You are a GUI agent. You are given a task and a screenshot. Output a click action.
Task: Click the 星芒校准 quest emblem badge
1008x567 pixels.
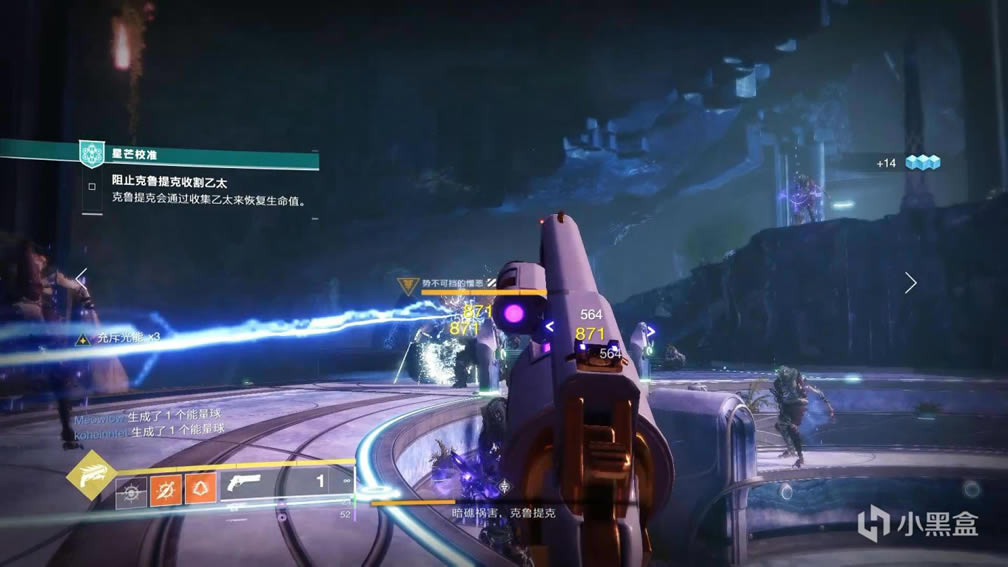93,155
